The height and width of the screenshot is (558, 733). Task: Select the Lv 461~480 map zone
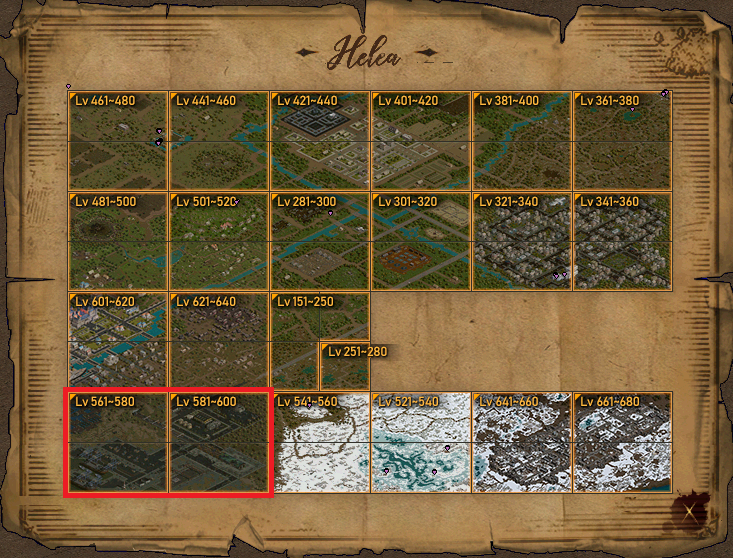[x=118, y=141]
